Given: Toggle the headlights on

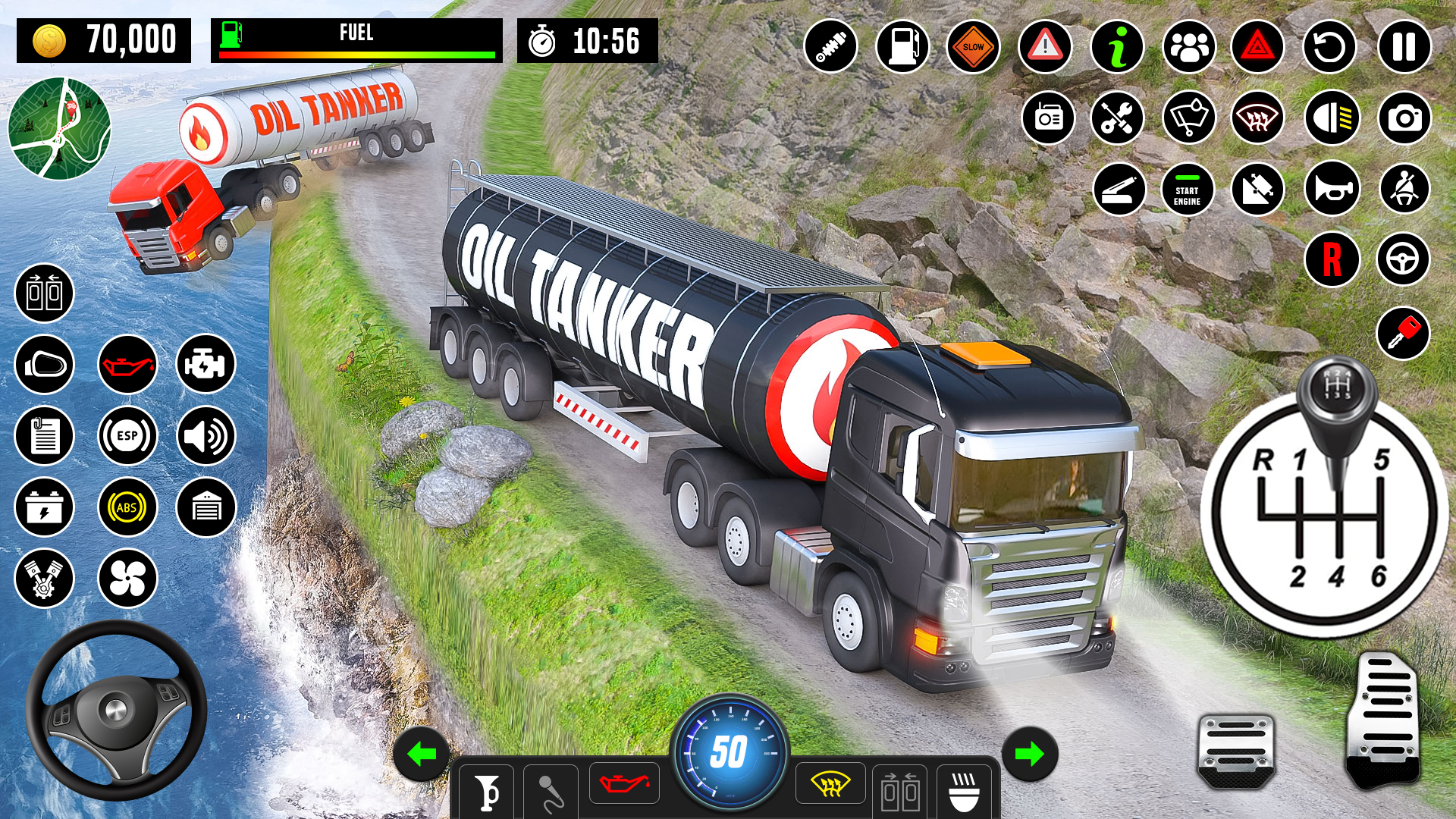Looking at the screenshot, I should [1334, 118].
